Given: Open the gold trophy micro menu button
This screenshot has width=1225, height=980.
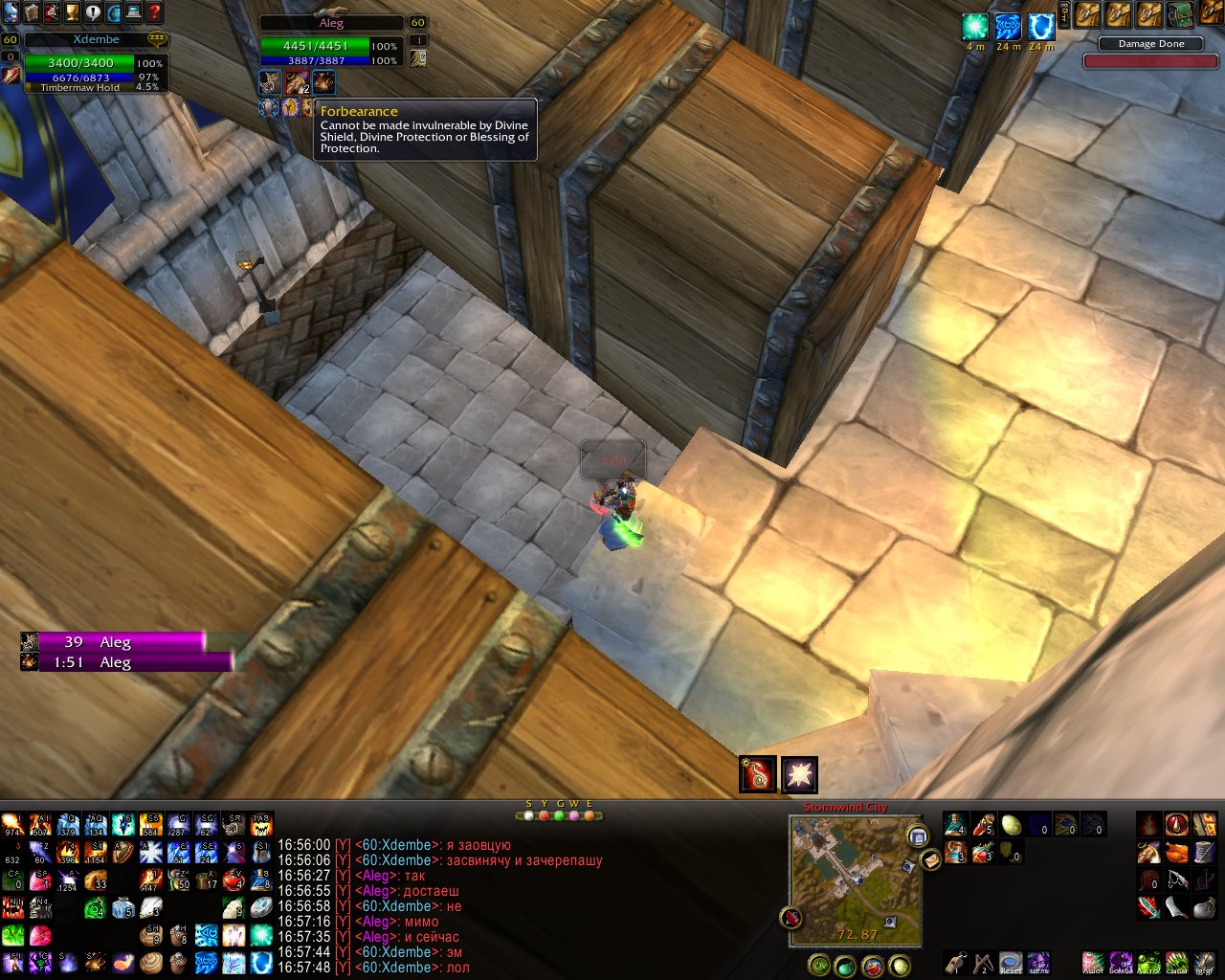Looking at the screenshot, I should (72, 12).
